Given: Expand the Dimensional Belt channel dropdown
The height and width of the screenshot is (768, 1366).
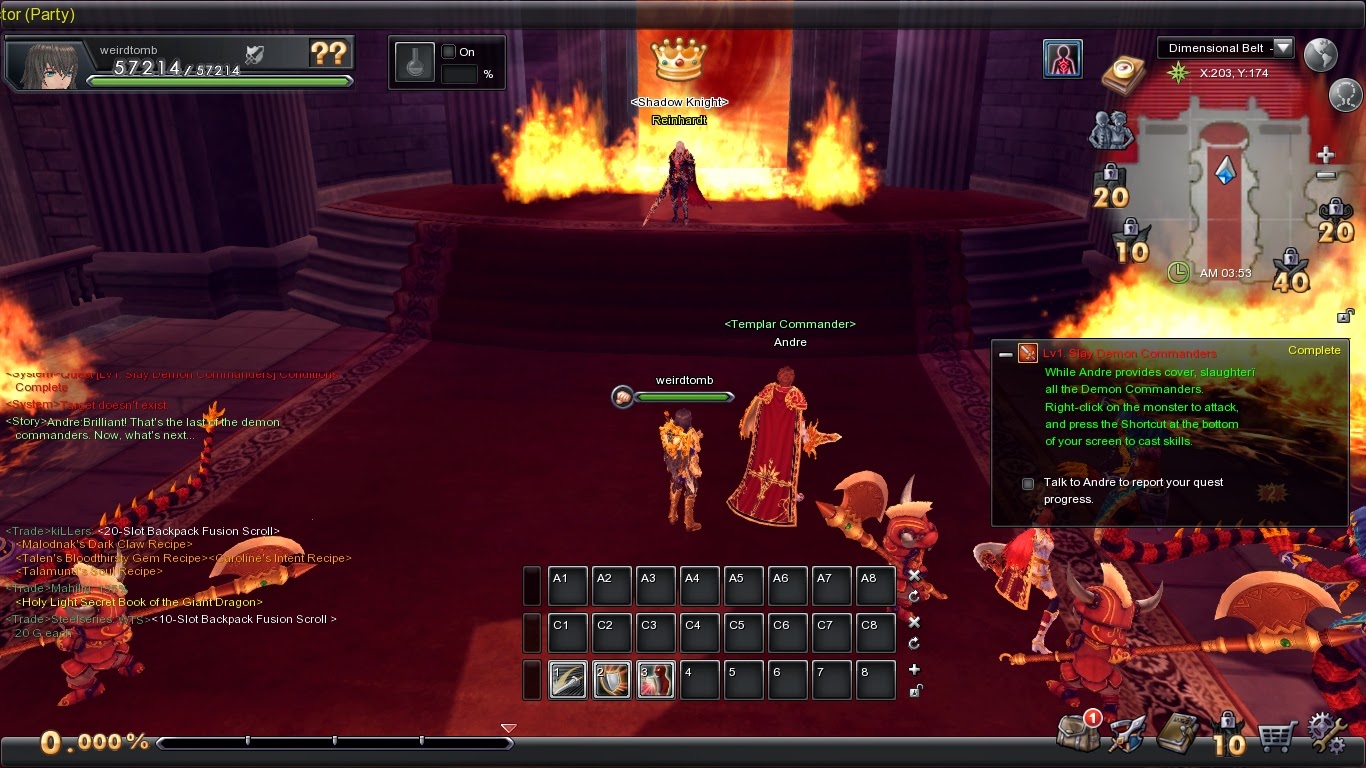Looking at the screenshot, I should [x=1283, y=48].
